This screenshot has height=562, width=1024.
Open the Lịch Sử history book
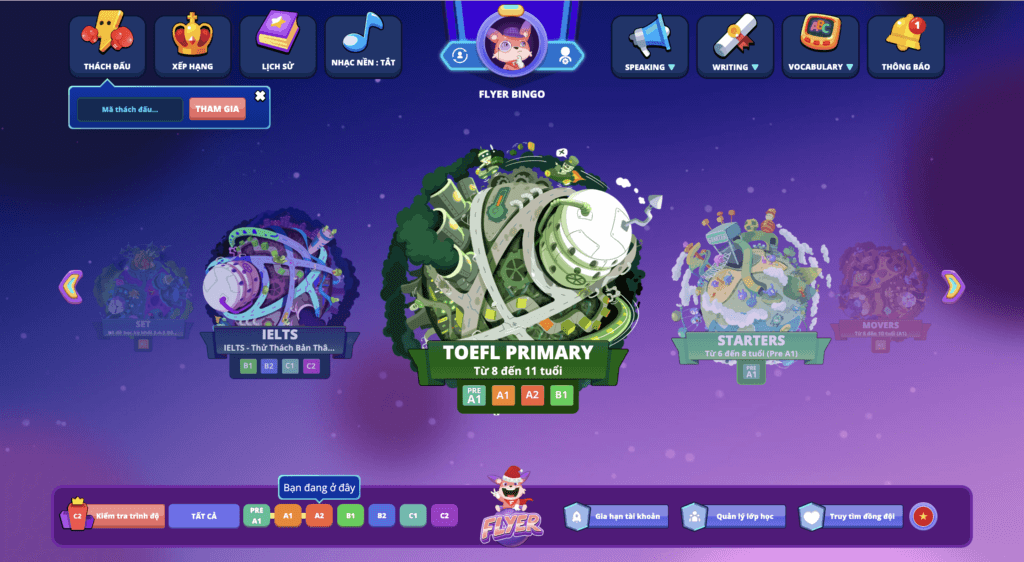point(277,45)
